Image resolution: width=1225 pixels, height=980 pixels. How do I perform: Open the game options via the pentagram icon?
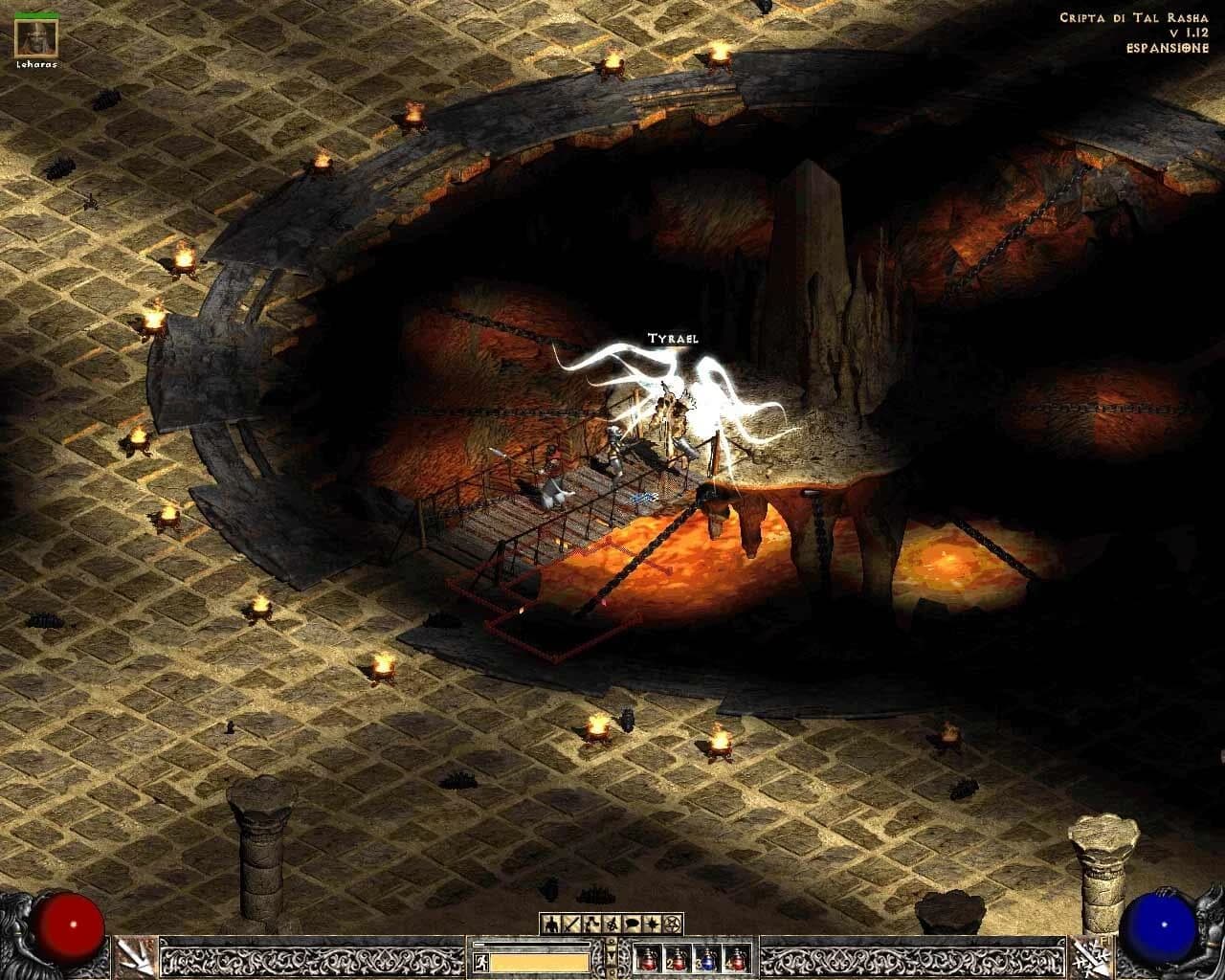click(x=672, y=924)
